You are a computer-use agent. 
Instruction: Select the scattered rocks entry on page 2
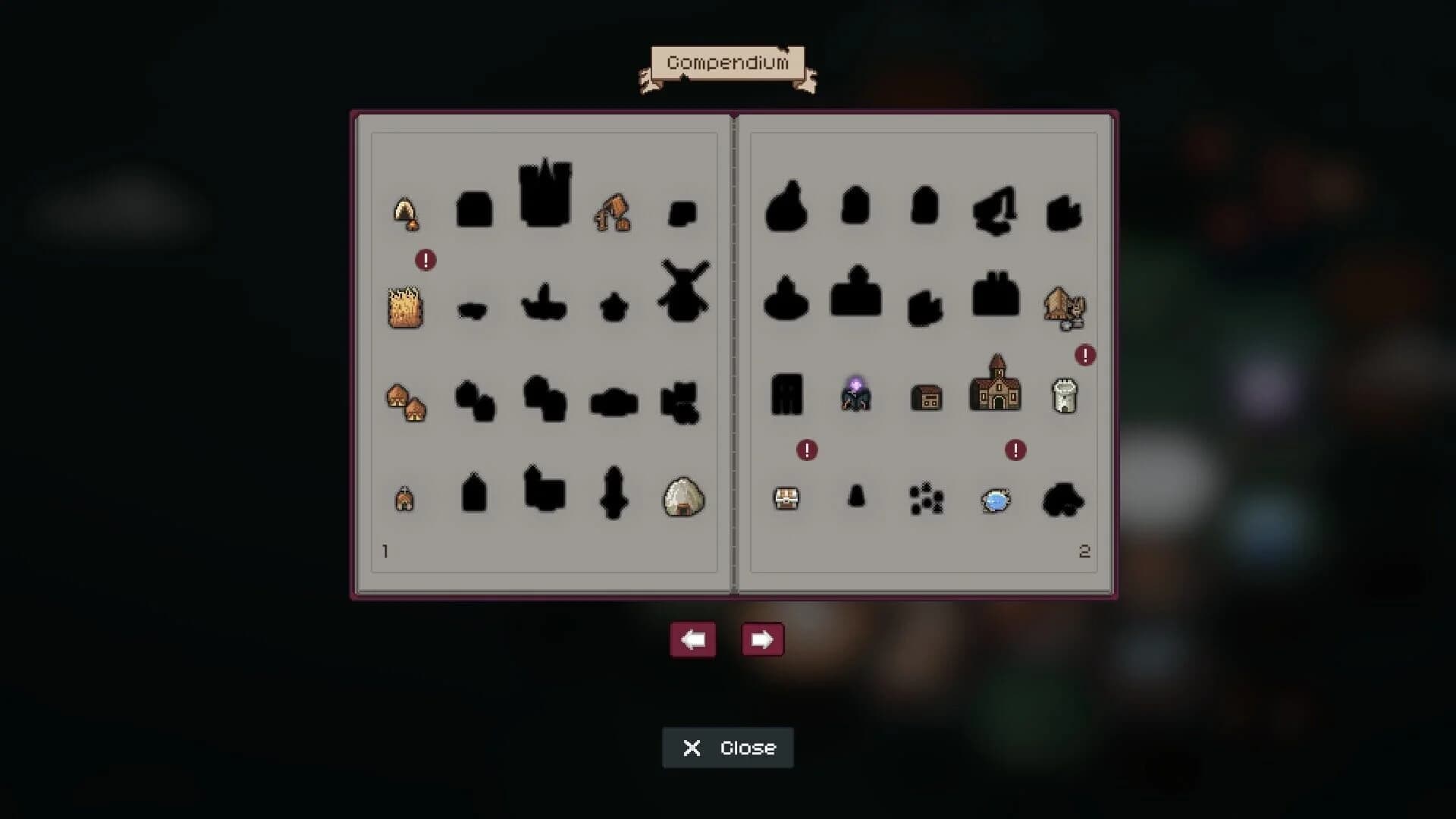coord(927,500)
